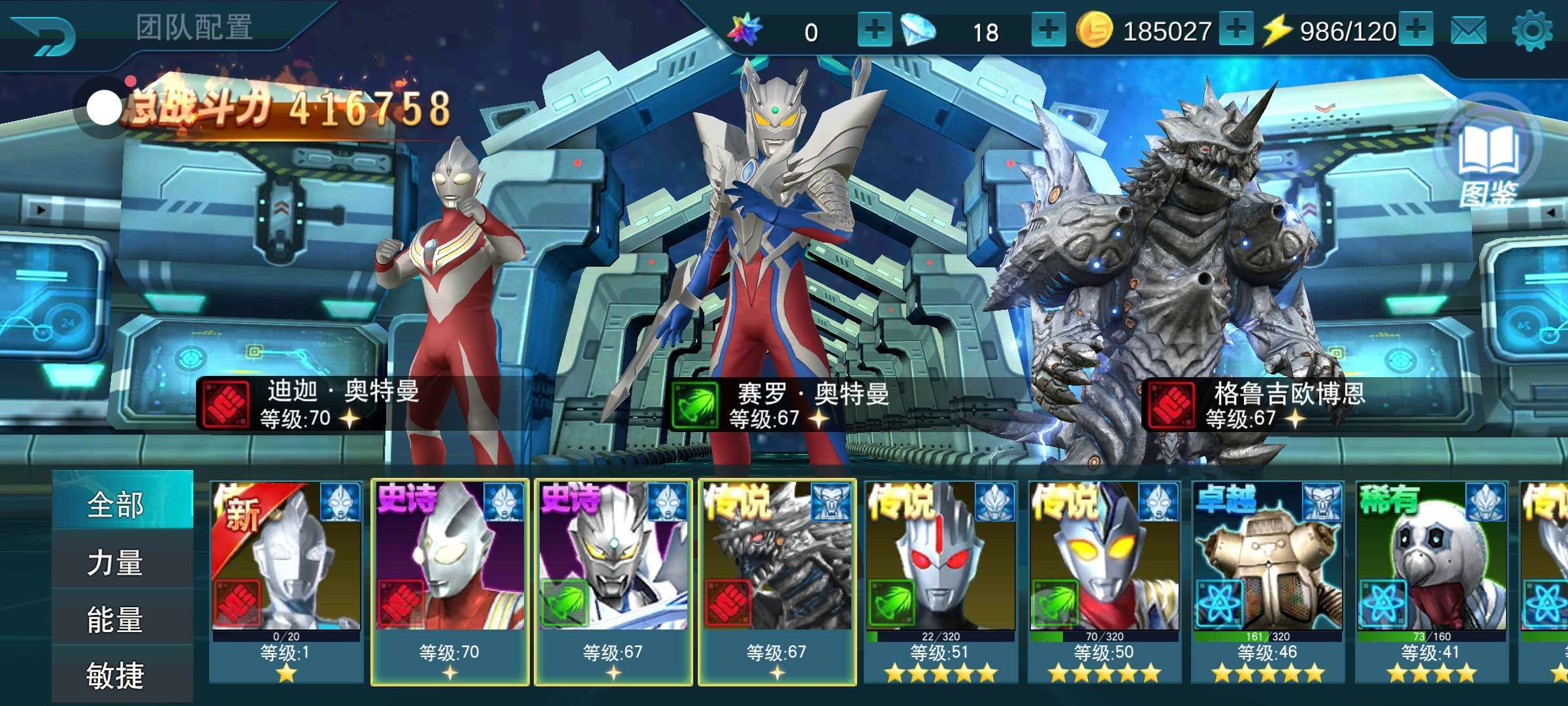
Task: Open the mail envelope icon
Action: (1468, 31)
